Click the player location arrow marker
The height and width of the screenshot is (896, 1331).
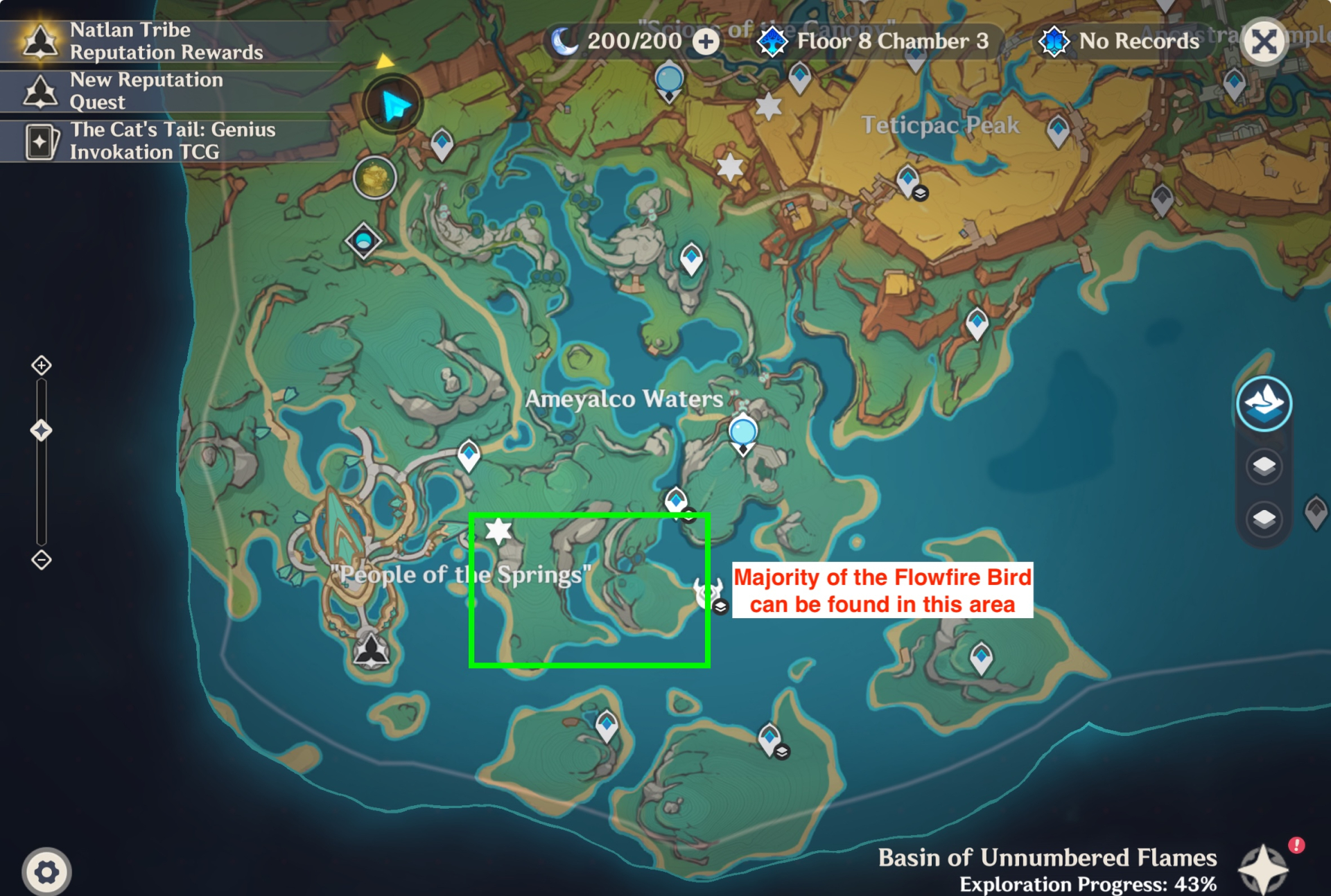[395, 102]
